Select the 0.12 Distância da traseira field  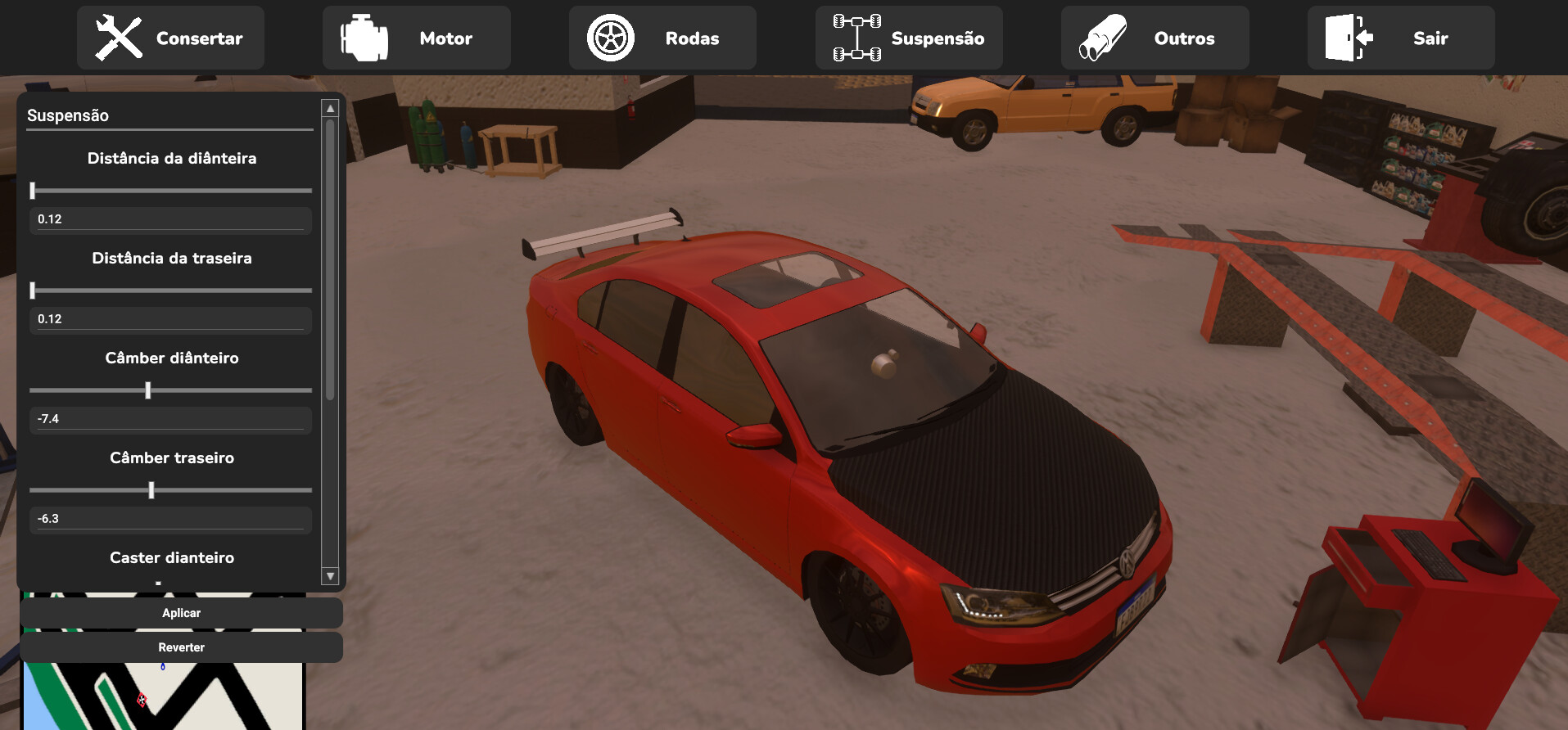169,319
